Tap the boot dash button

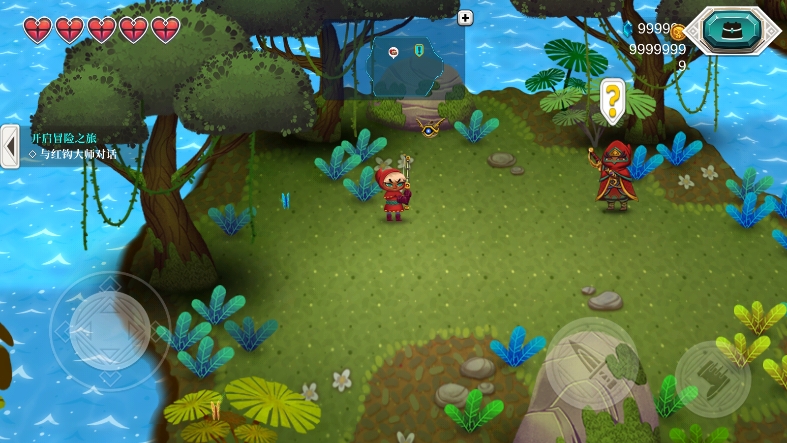click(712, 378)
